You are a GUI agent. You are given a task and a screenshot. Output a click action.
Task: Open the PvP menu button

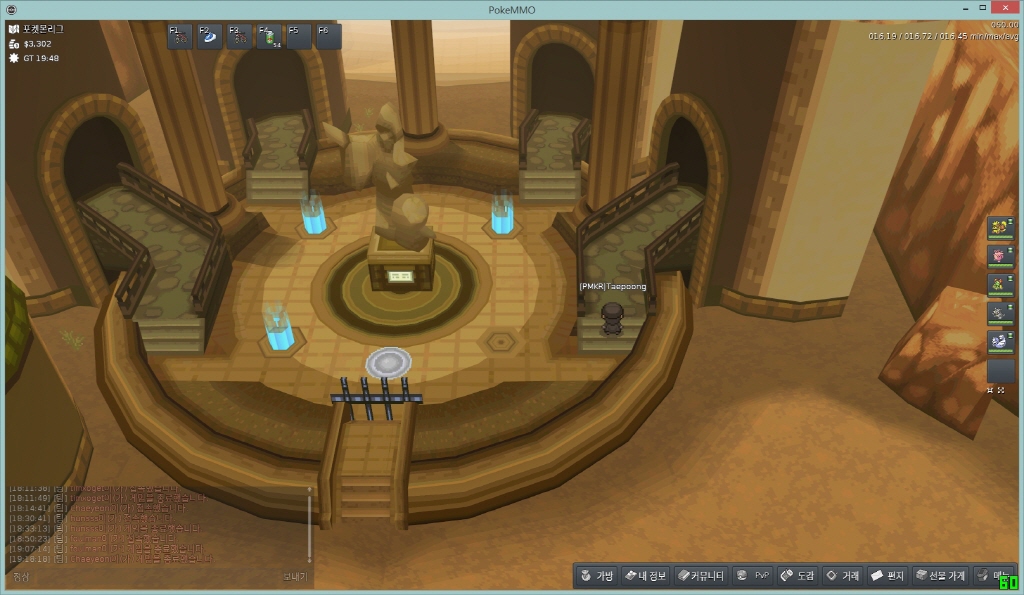pos(753,576)
